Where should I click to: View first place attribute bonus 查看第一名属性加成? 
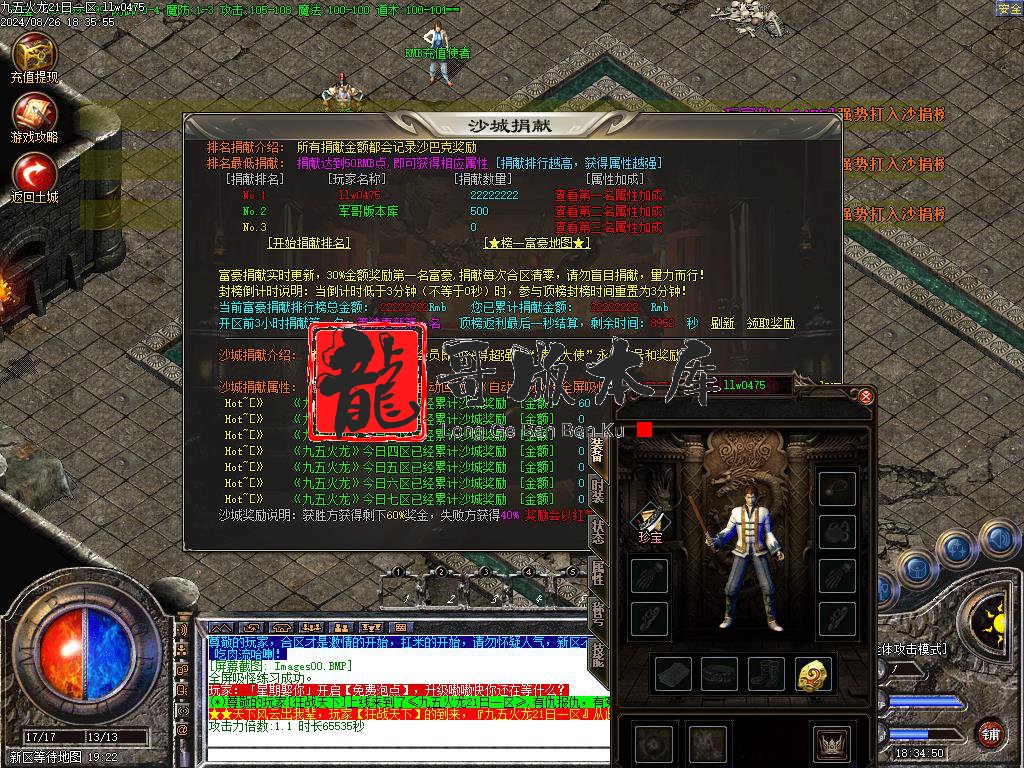pos(608,196)
